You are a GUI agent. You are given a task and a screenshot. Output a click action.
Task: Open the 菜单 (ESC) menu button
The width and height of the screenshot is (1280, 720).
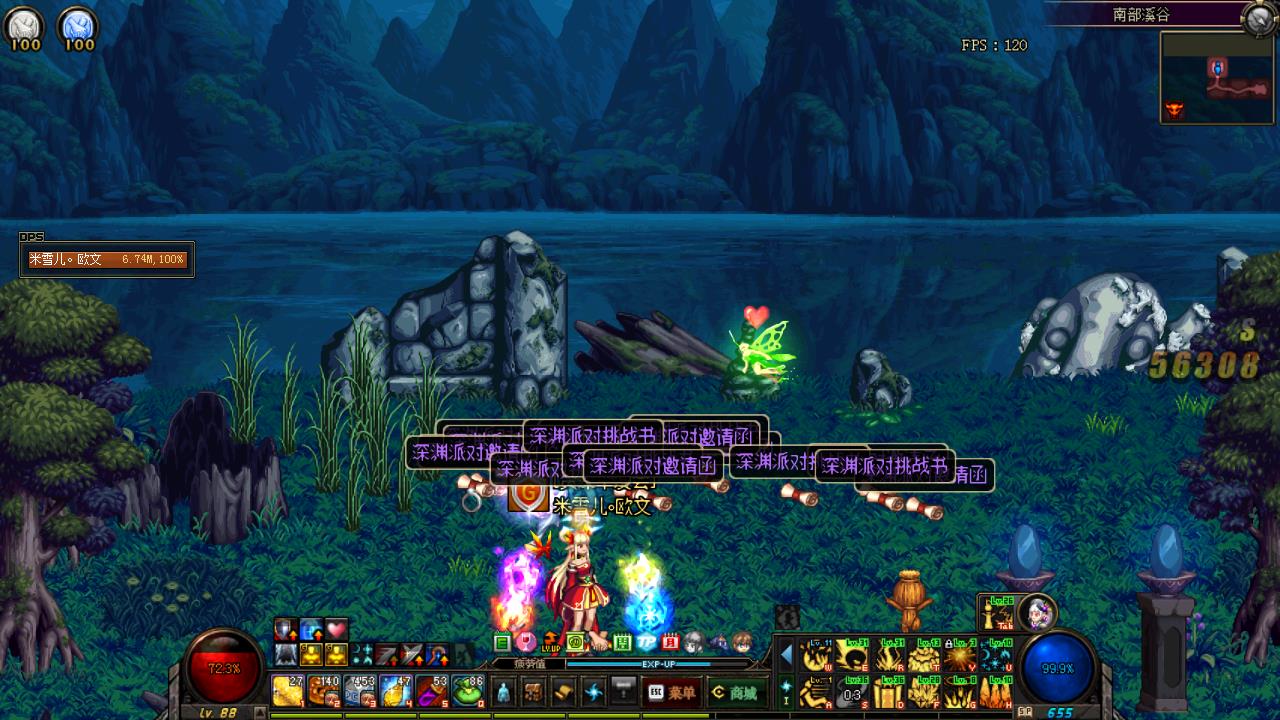[671, 692]
